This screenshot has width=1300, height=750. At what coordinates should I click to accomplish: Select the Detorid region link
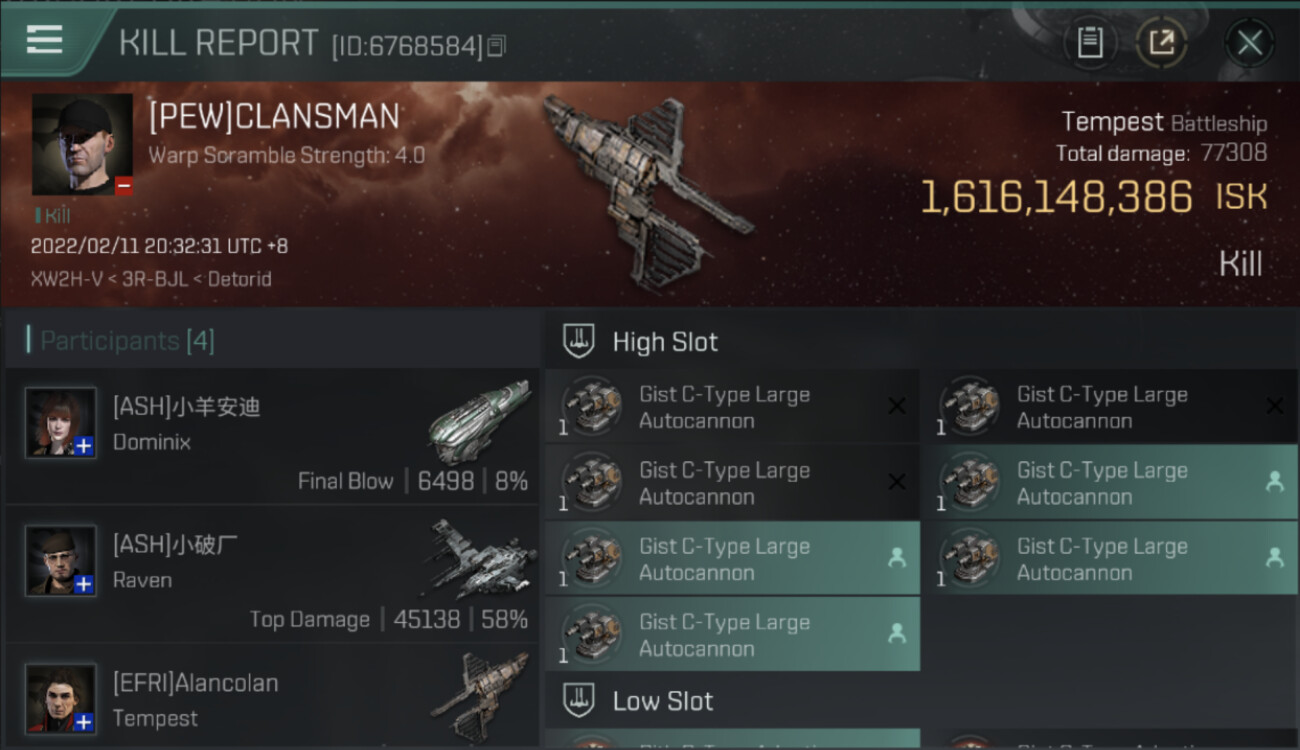coord(239,279)
